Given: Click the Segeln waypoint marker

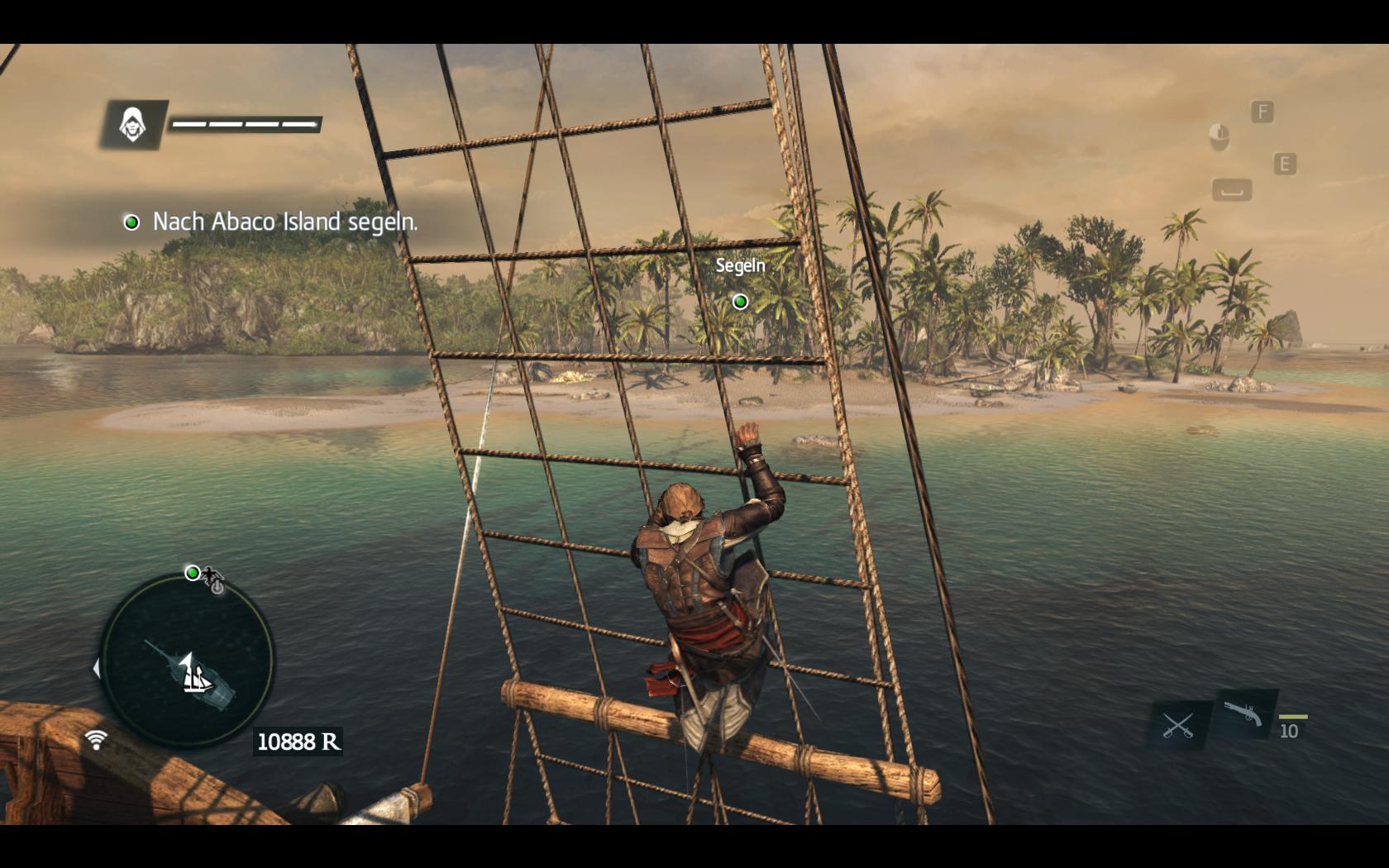Looking at the screenshot, I should click(x=740, y=302).
